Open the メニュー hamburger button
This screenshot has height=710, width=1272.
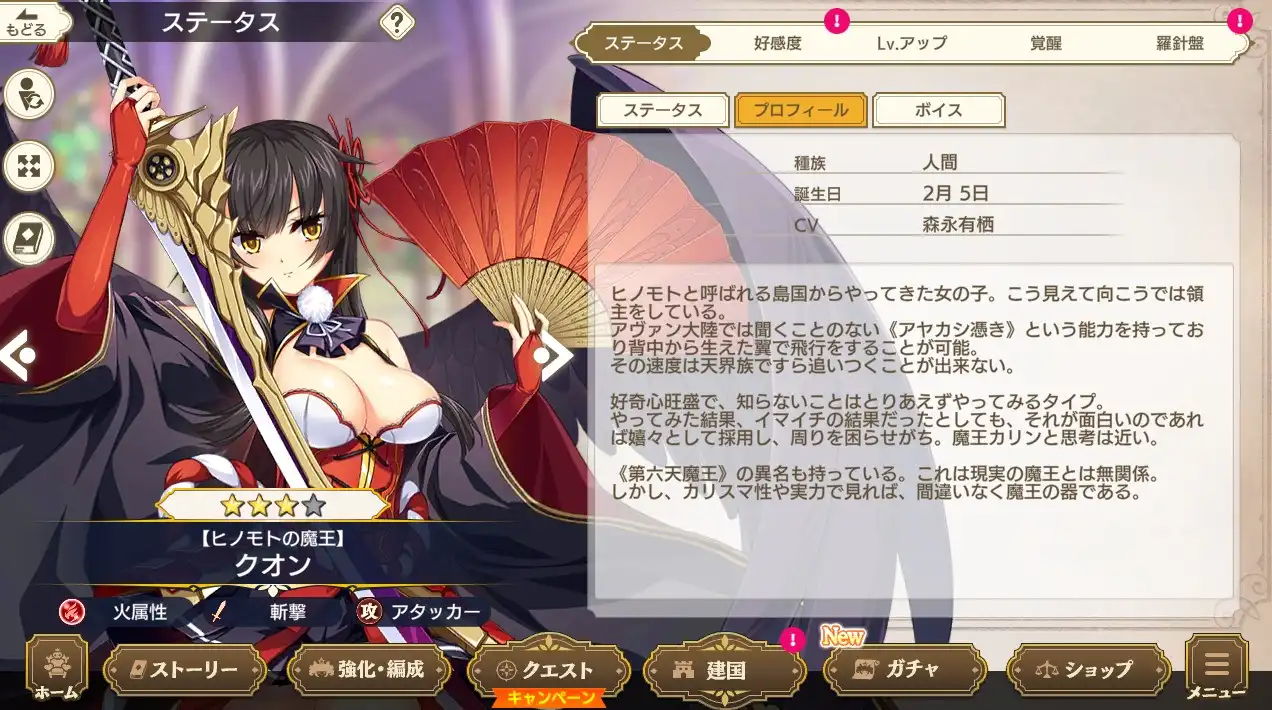click(1216, 668)
